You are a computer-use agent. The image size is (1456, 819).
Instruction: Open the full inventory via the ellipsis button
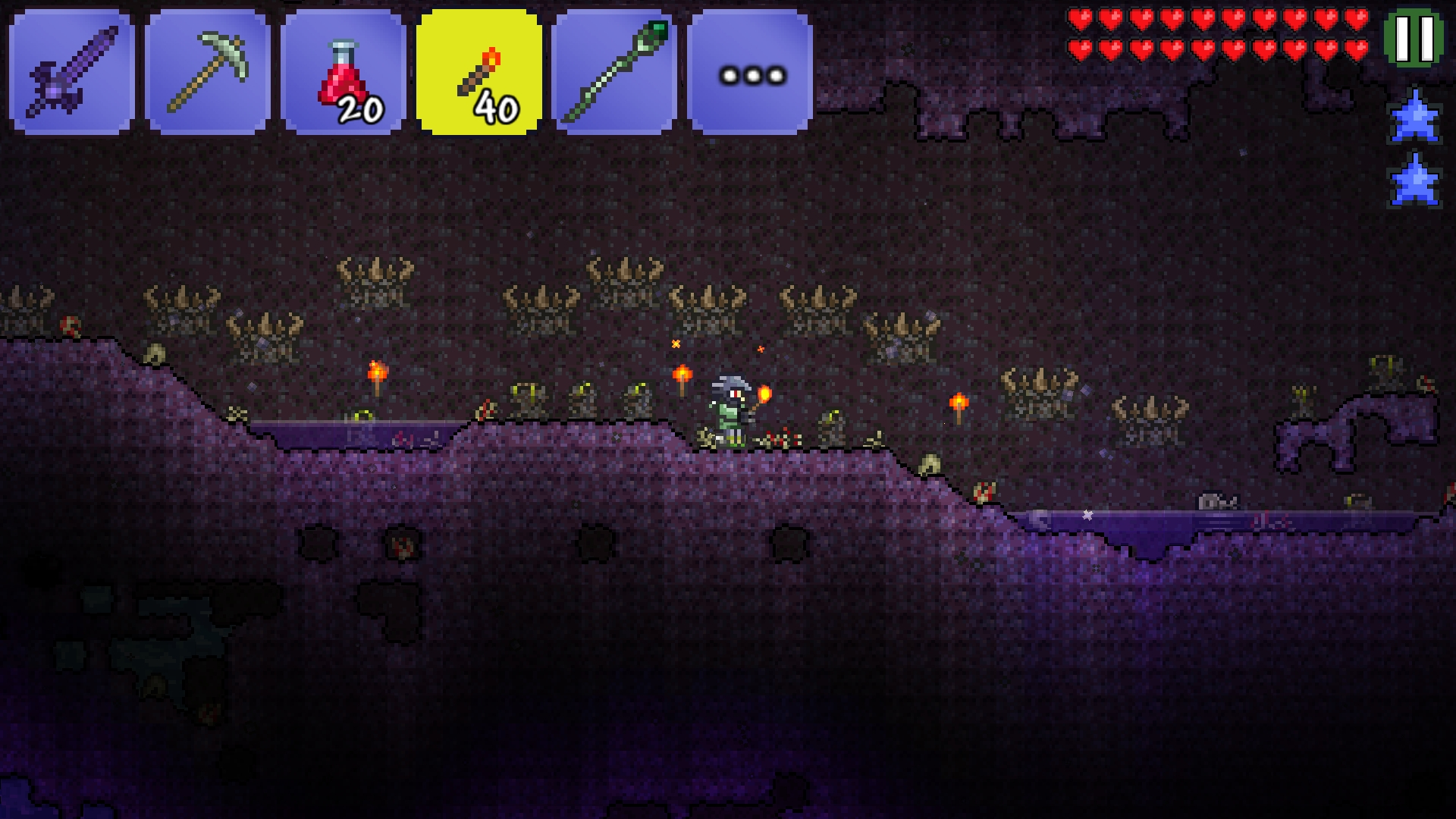pyautogui.click(x=751, y=72)
